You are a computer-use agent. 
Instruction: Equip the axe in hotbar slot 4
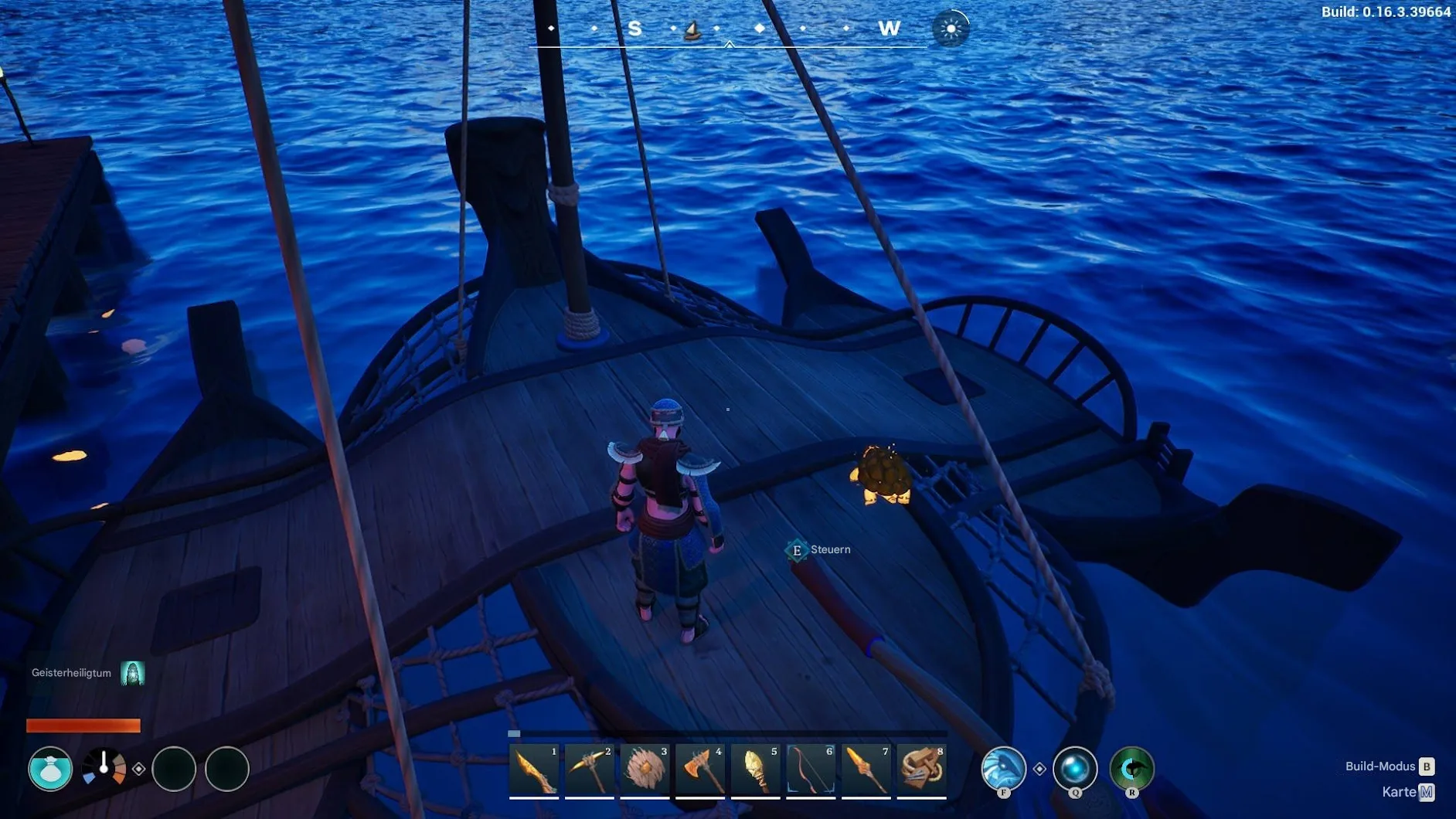click(x=700, y=770)
